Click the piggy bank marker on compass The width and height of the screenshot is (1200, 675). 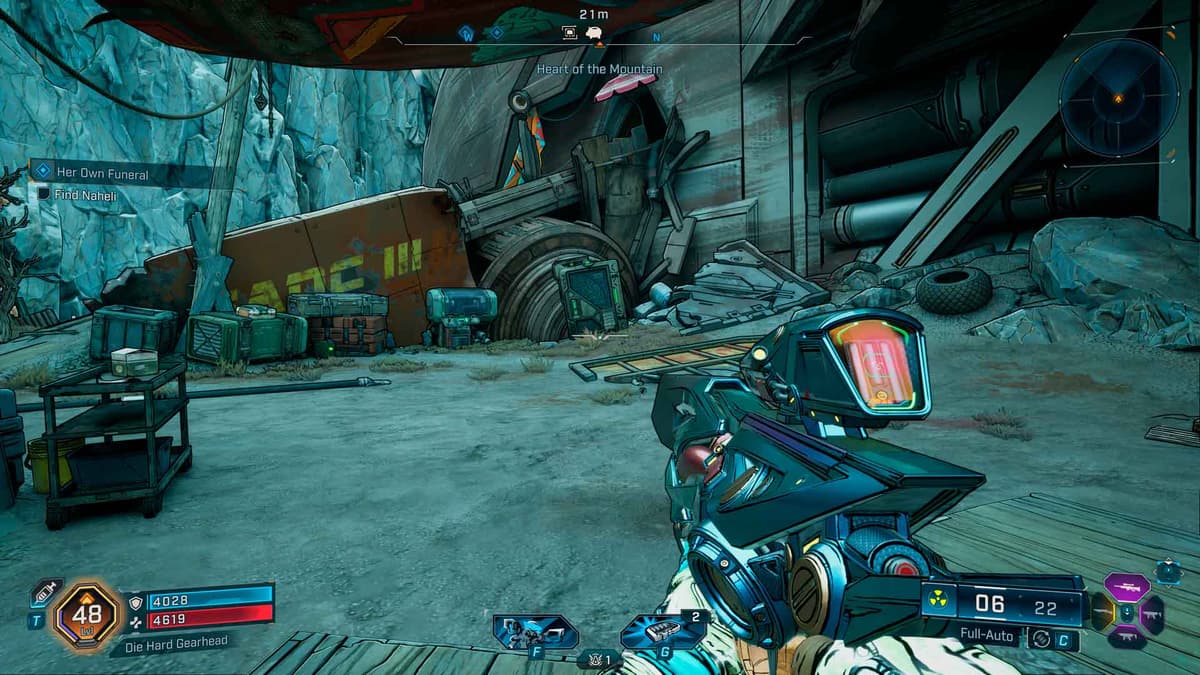pos(594,33)
